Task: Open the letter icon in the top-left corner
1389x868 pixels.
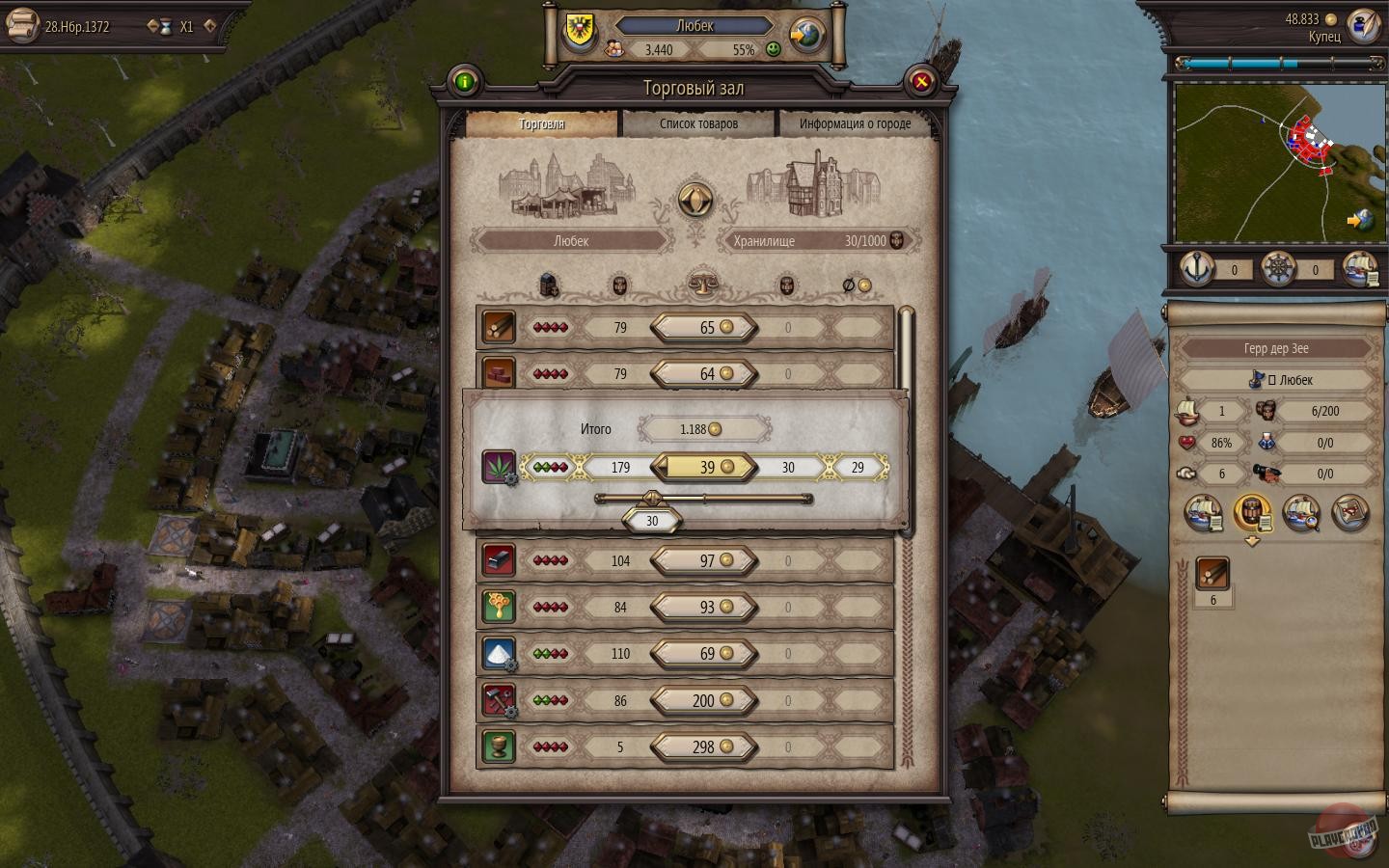Action: [x=21, y=25]
